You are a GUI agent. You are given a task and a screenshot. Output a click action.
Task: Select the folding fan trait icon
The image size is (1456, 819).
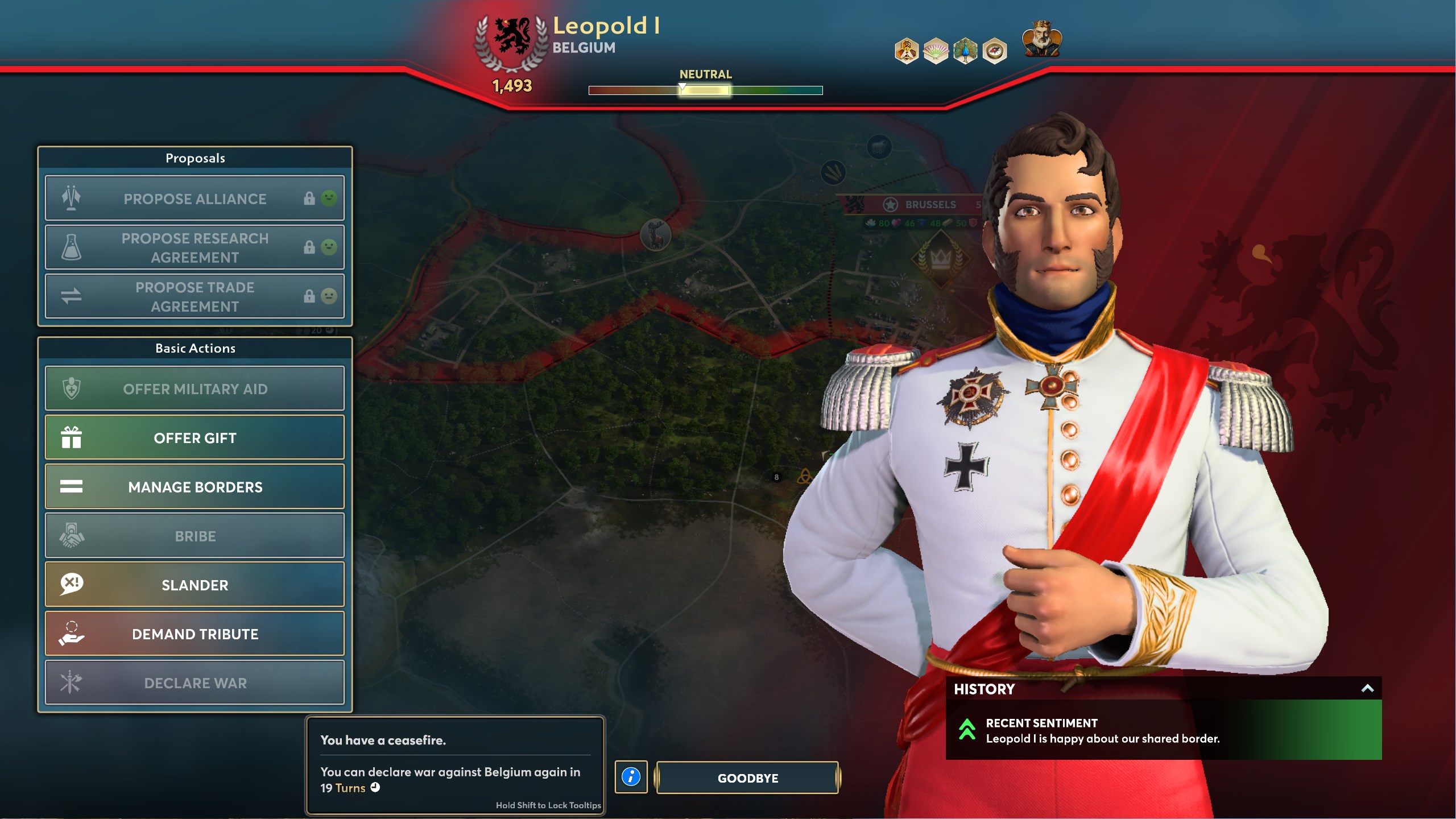936,51
